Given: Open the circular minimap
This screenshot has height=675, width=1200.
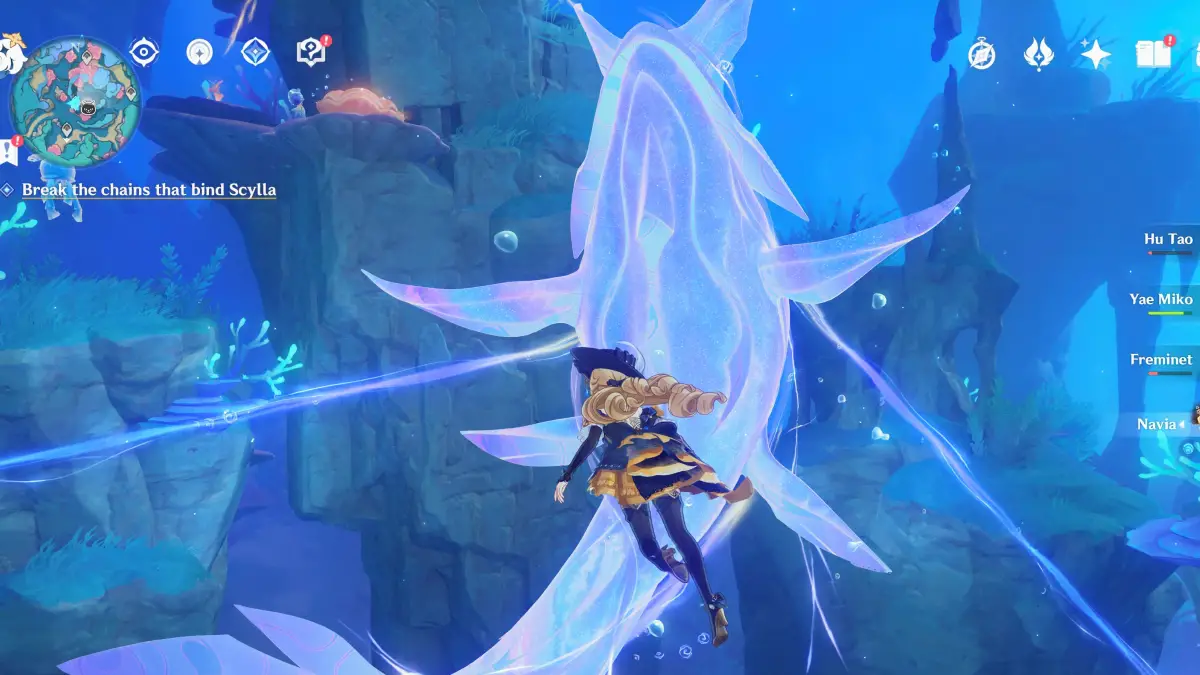Looking at the screenshot, I should pos(75,102).
